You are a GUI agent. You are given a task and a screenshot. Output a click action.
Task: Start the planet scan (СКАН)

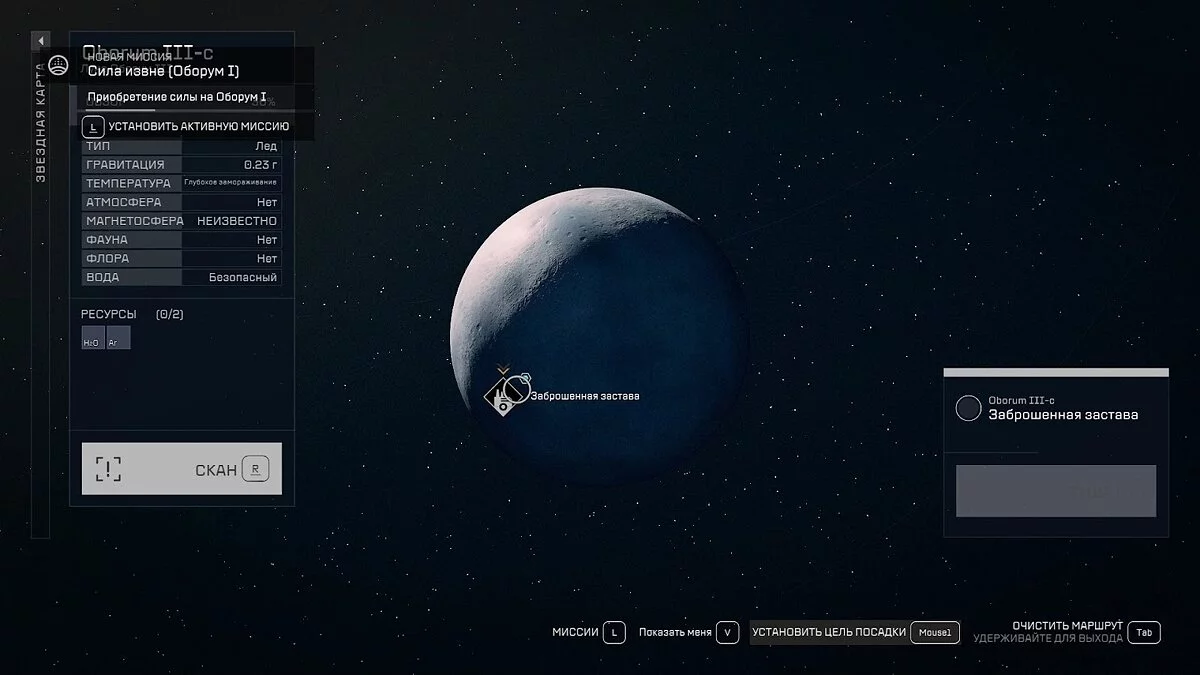[x=181, y=469]
